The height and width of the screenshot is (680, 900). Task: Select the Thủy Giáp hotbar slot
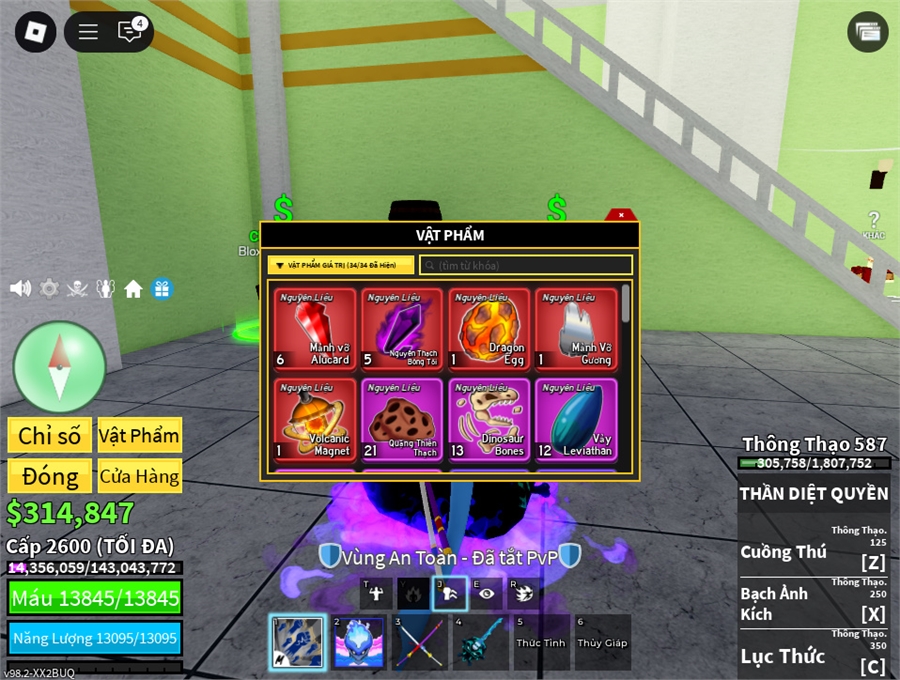(x=602, y=642)
